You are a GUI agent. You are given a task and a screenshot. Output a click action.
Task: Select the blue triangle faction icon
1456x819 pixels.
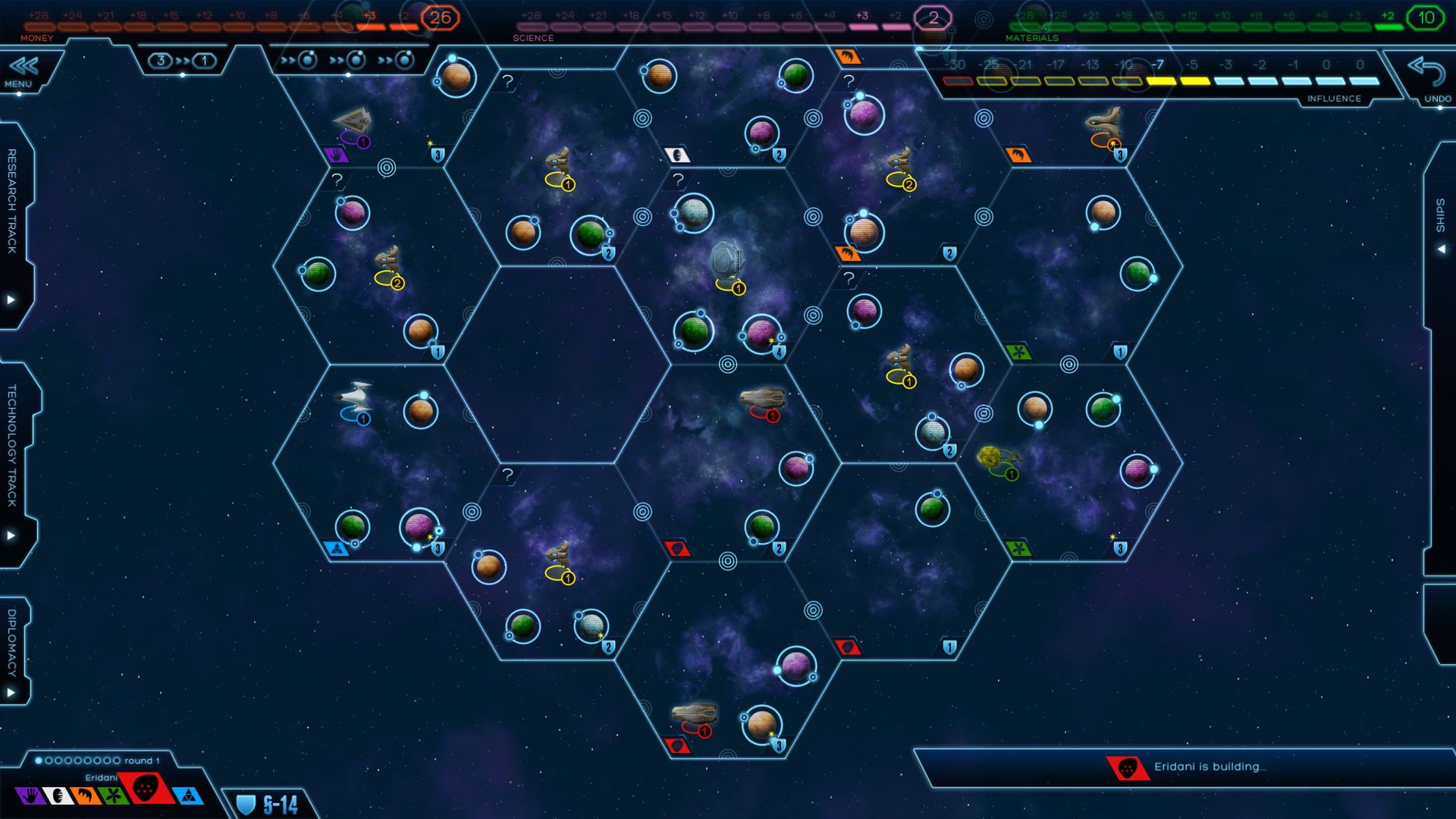(x=187, y=795)
